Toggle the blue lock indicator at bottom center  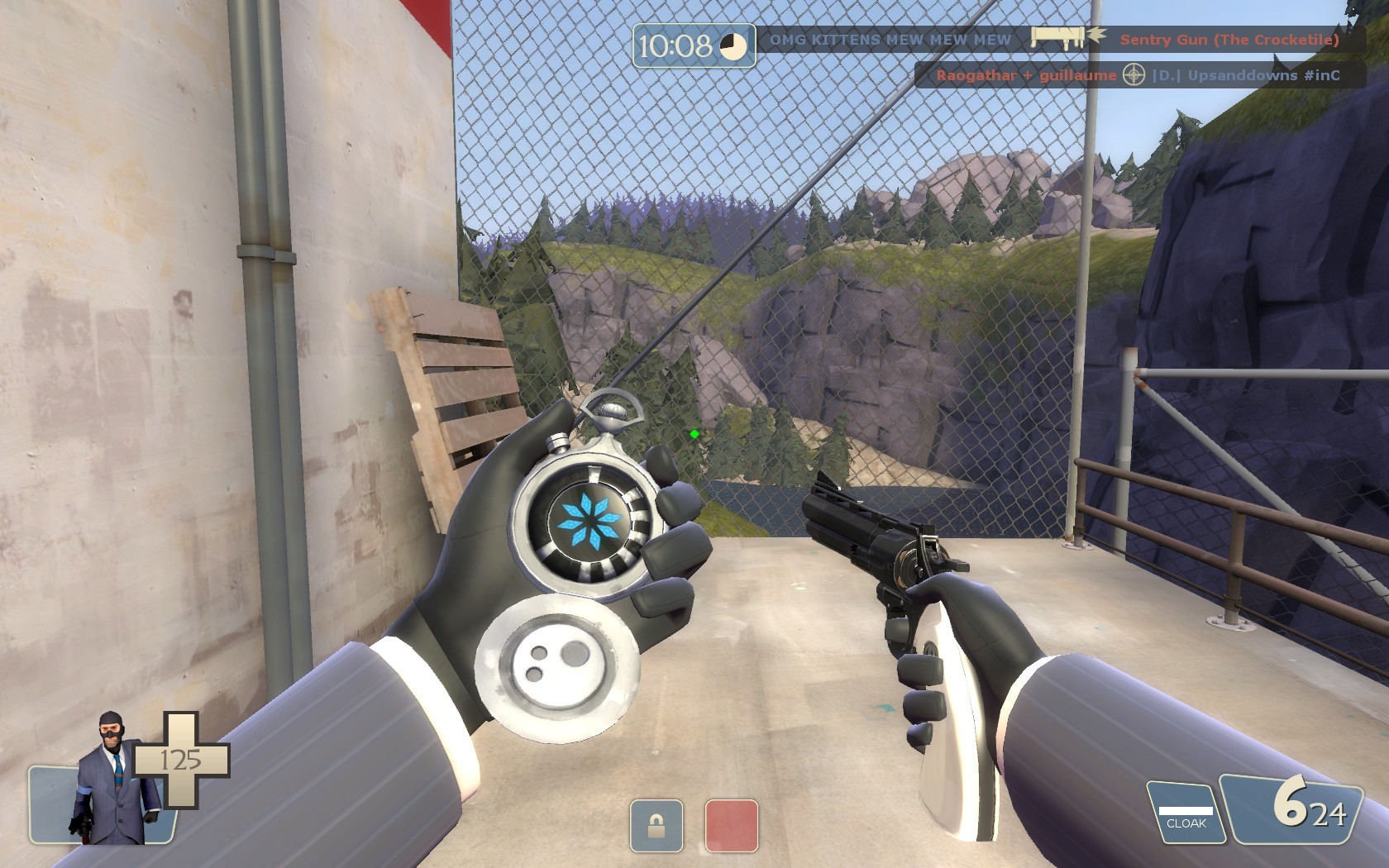click(656, 824)
